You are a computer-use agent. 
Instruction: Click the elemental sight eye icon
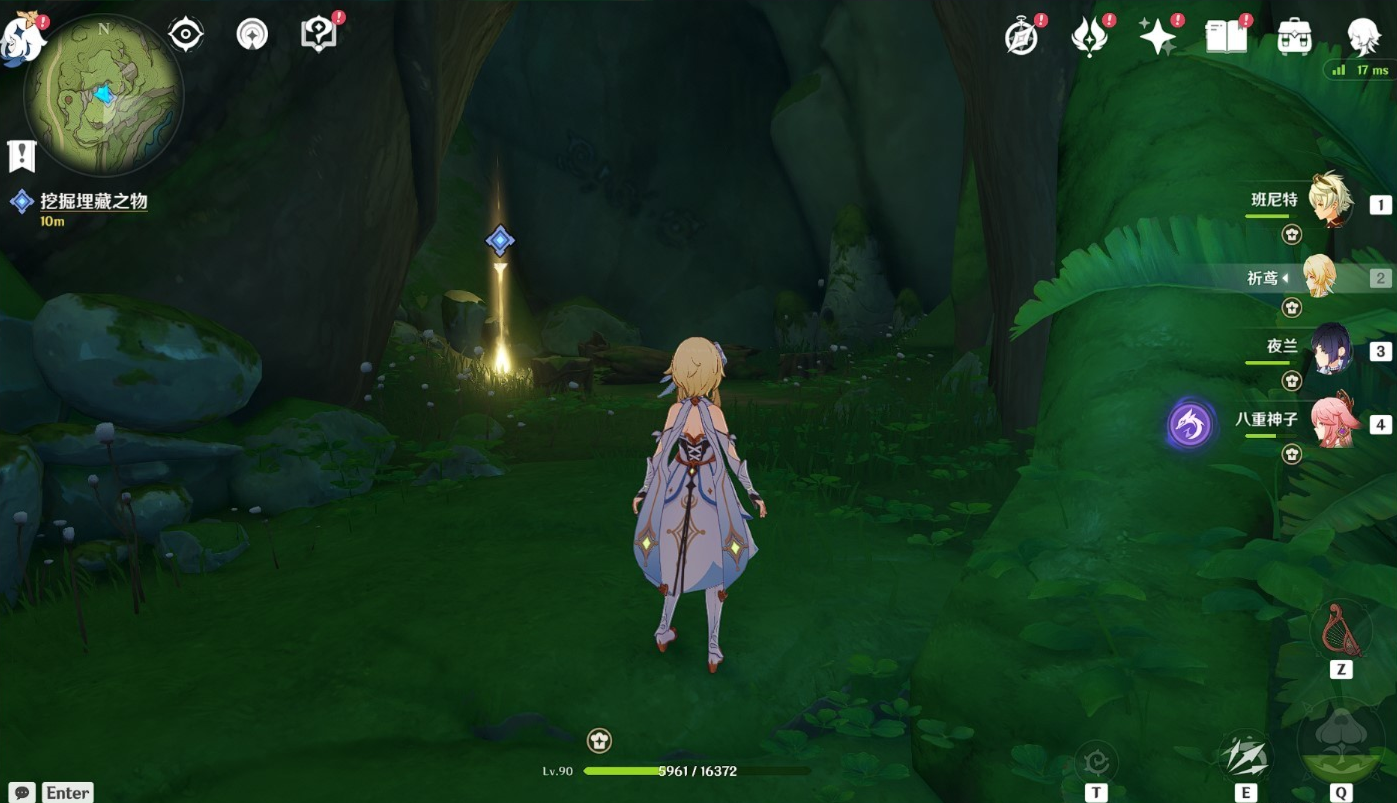(x=186, y=35)
